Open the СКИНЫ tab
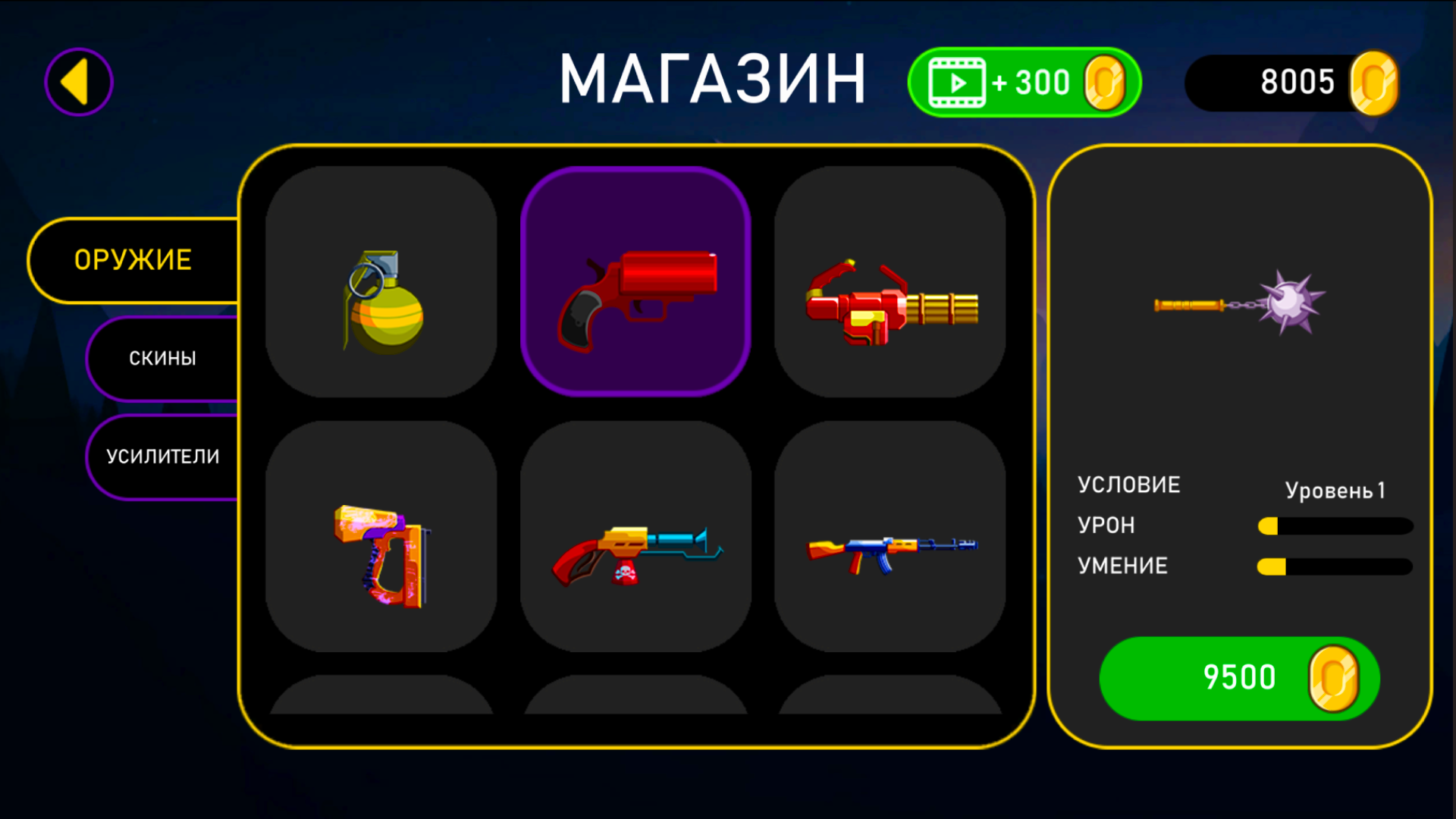This screenshot has height=819, width=1456. pos(162,358)
